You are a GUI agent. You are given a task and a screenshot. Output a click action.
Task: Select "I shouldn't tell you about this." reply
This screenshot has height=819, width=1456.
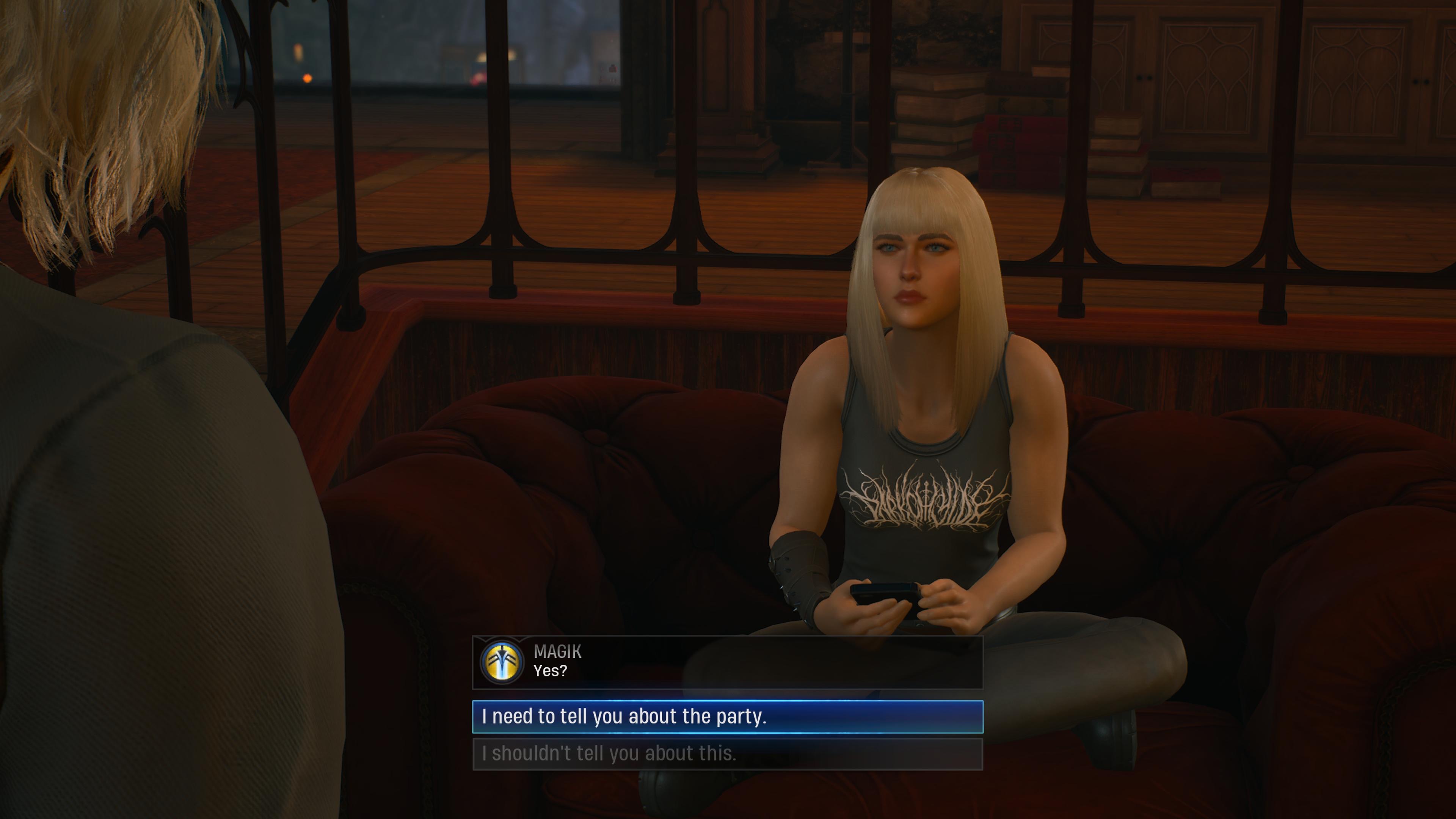(727, 754)
